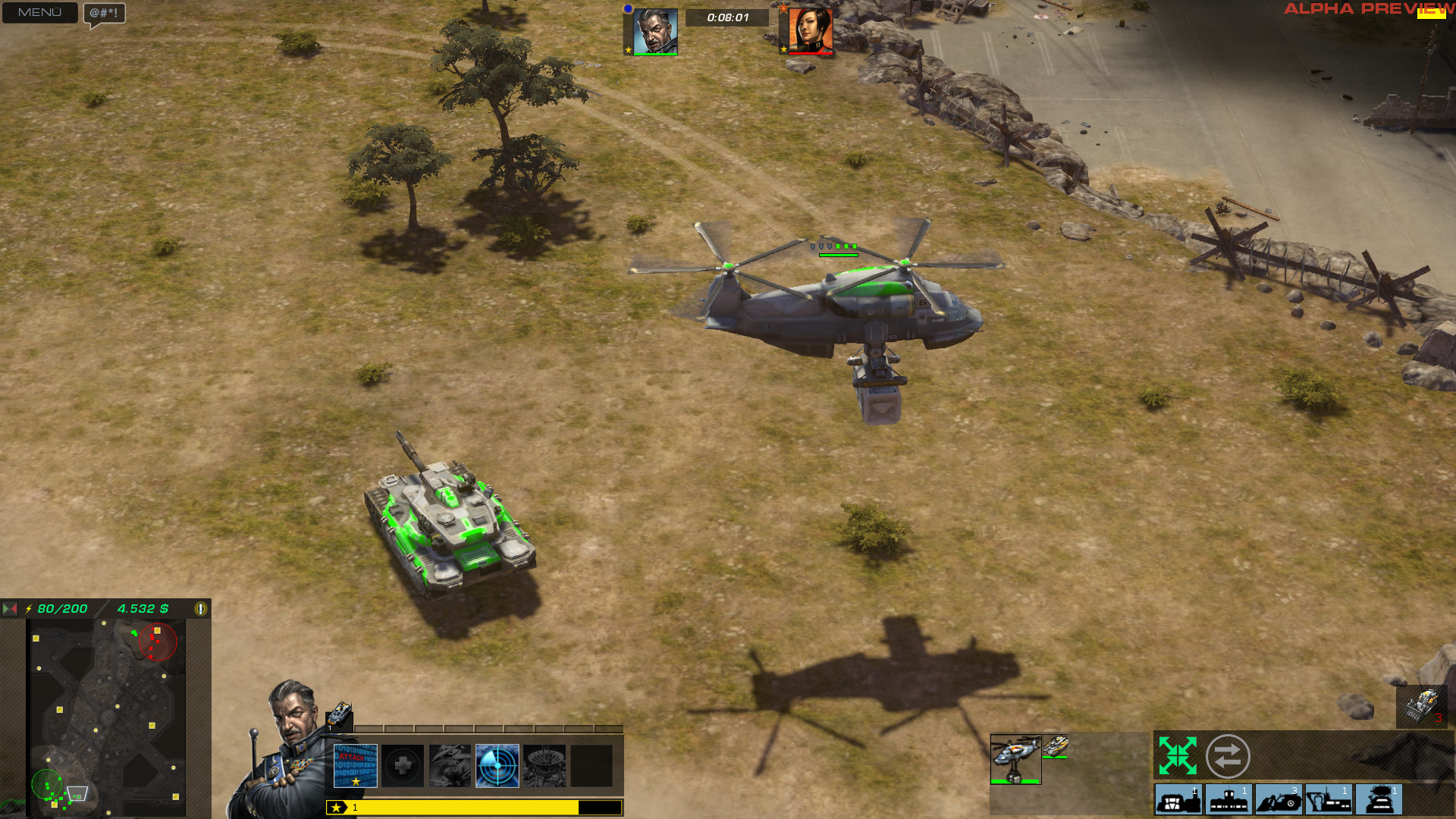Select the airstrike ability icon
This screenshot has width=1456, height=819.
[x=450, y=766]
